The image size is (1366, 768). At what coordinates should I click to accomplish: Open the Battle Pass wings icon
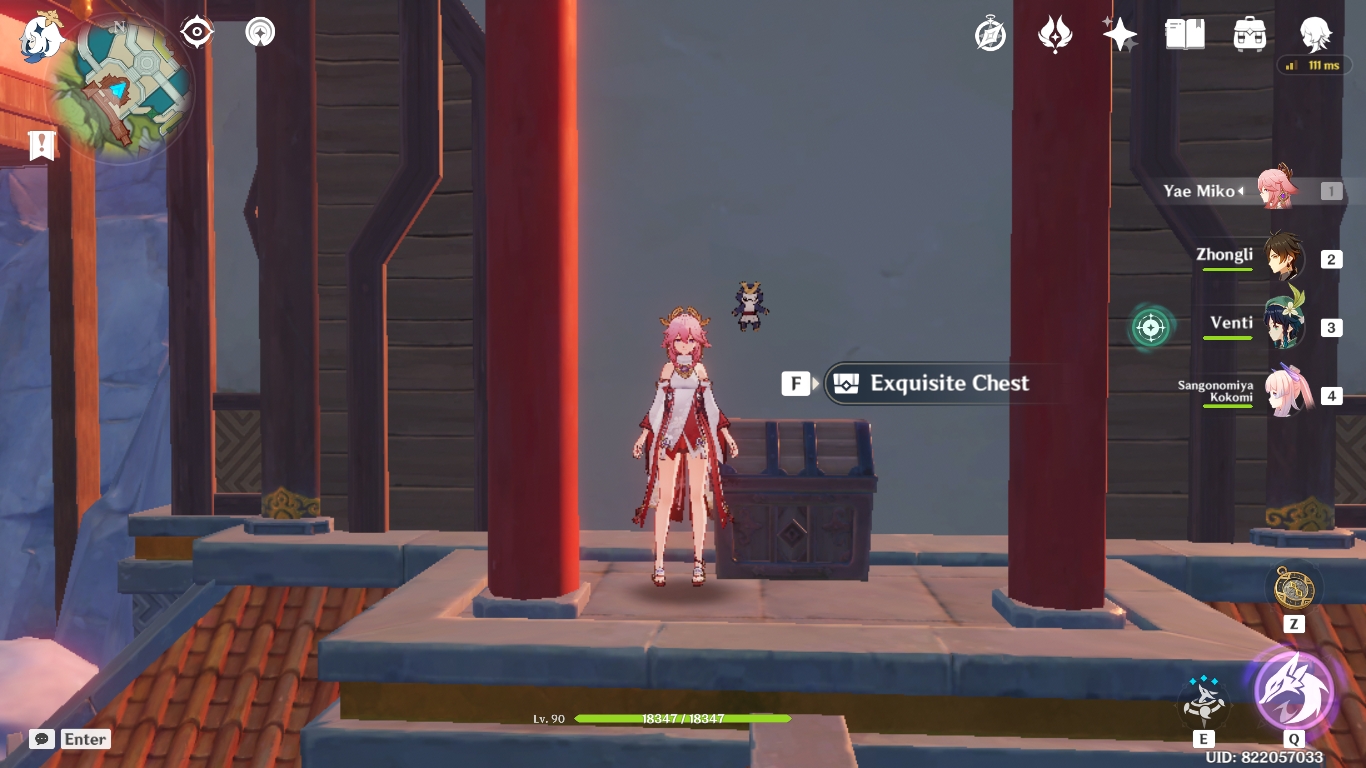[1054, 34]
